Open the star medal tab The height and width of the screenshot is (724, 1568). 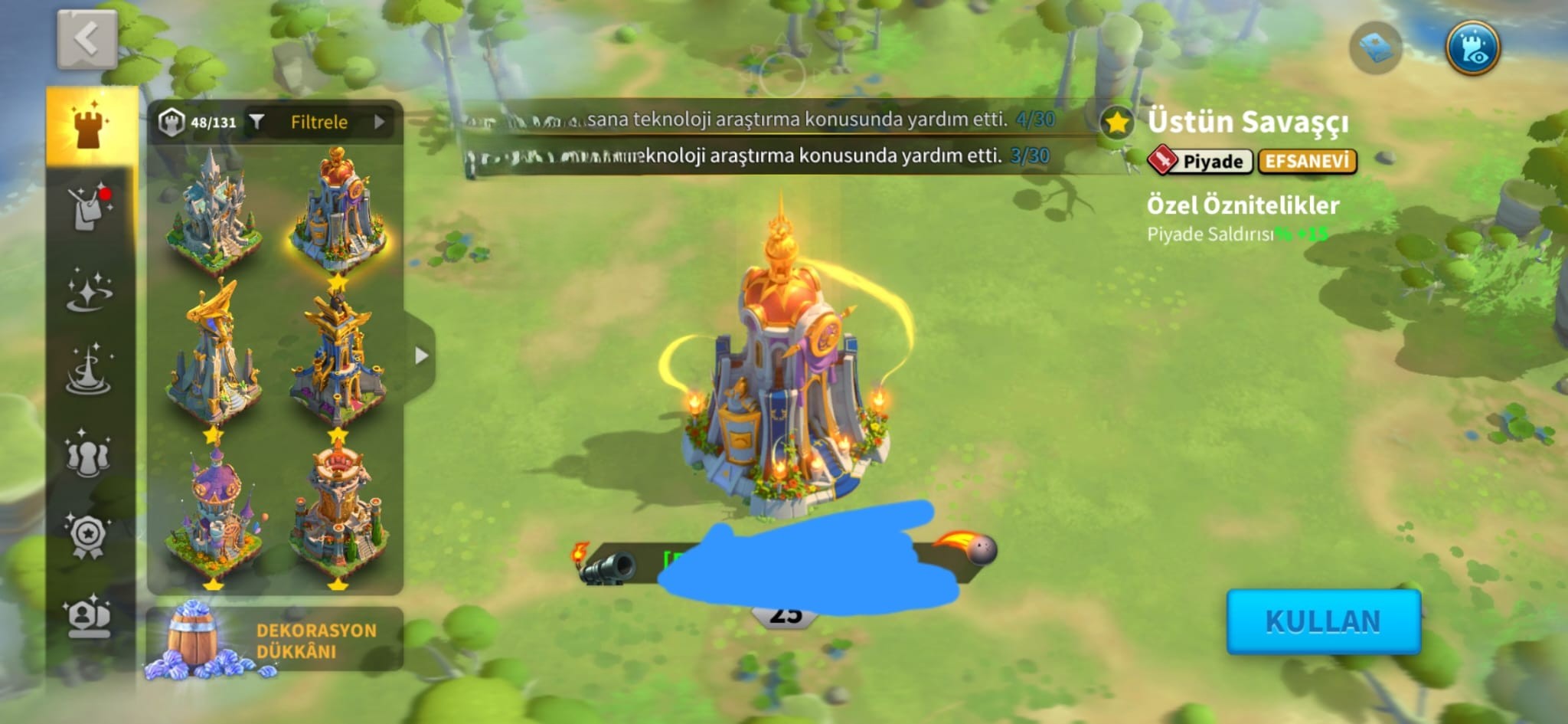coord(89,534)
